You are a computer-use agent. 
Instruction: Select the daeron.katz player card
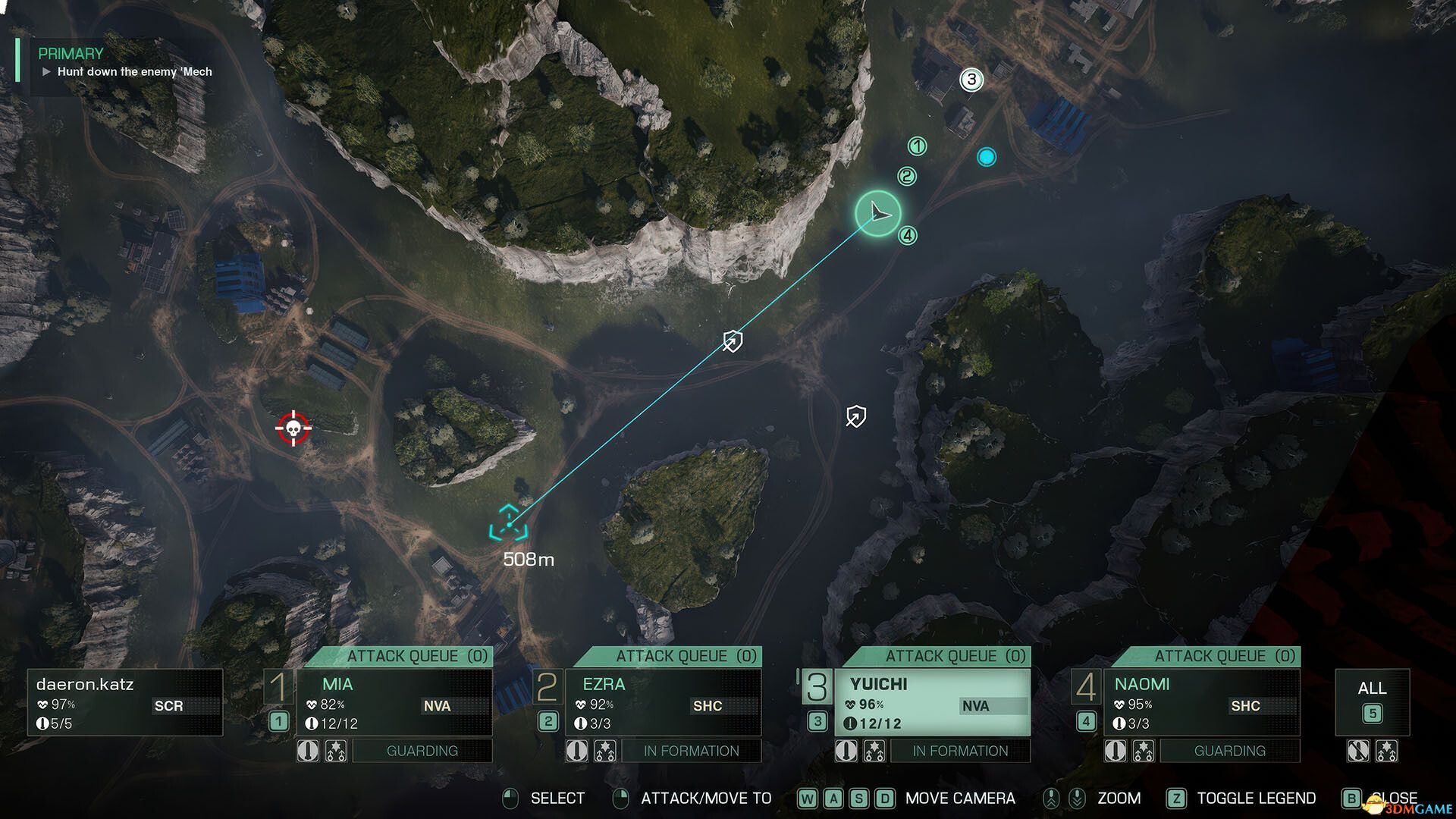(125, 702)
